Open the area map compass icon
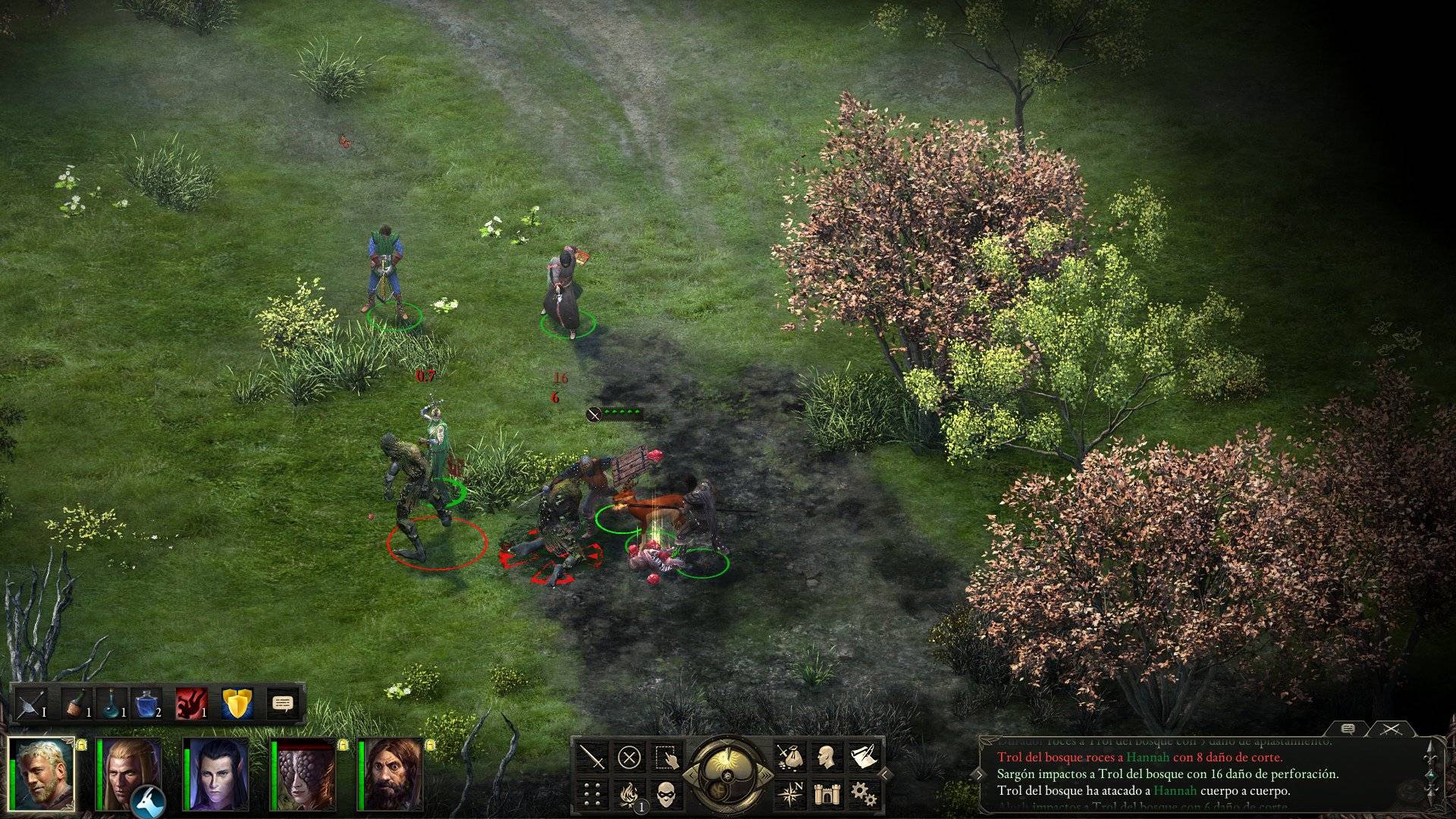Viewport: 1456px width, 819px height. coord(792,794)
